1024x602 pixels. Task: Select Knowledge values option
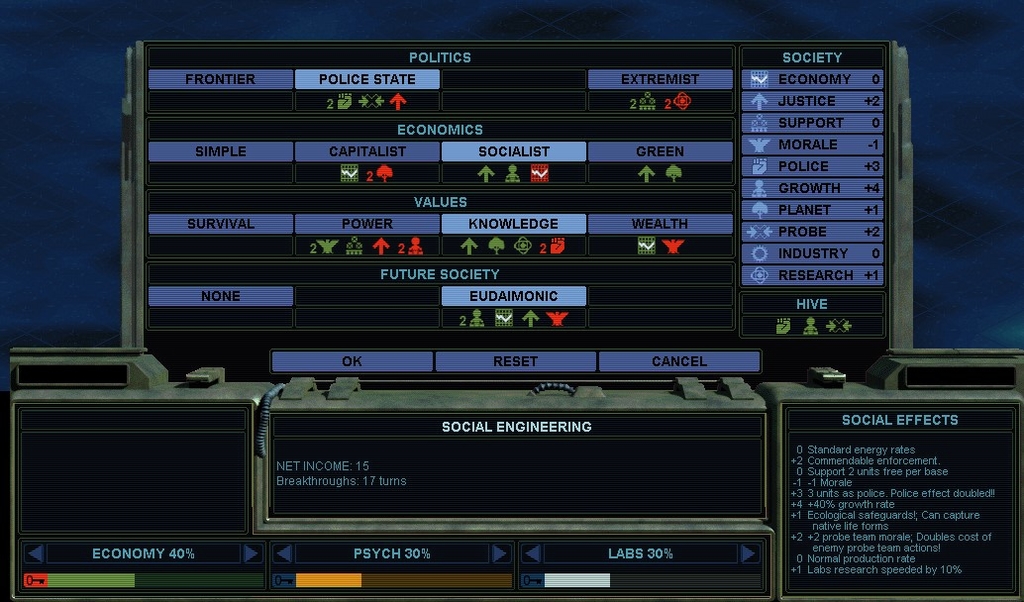(x=514, y=223)
